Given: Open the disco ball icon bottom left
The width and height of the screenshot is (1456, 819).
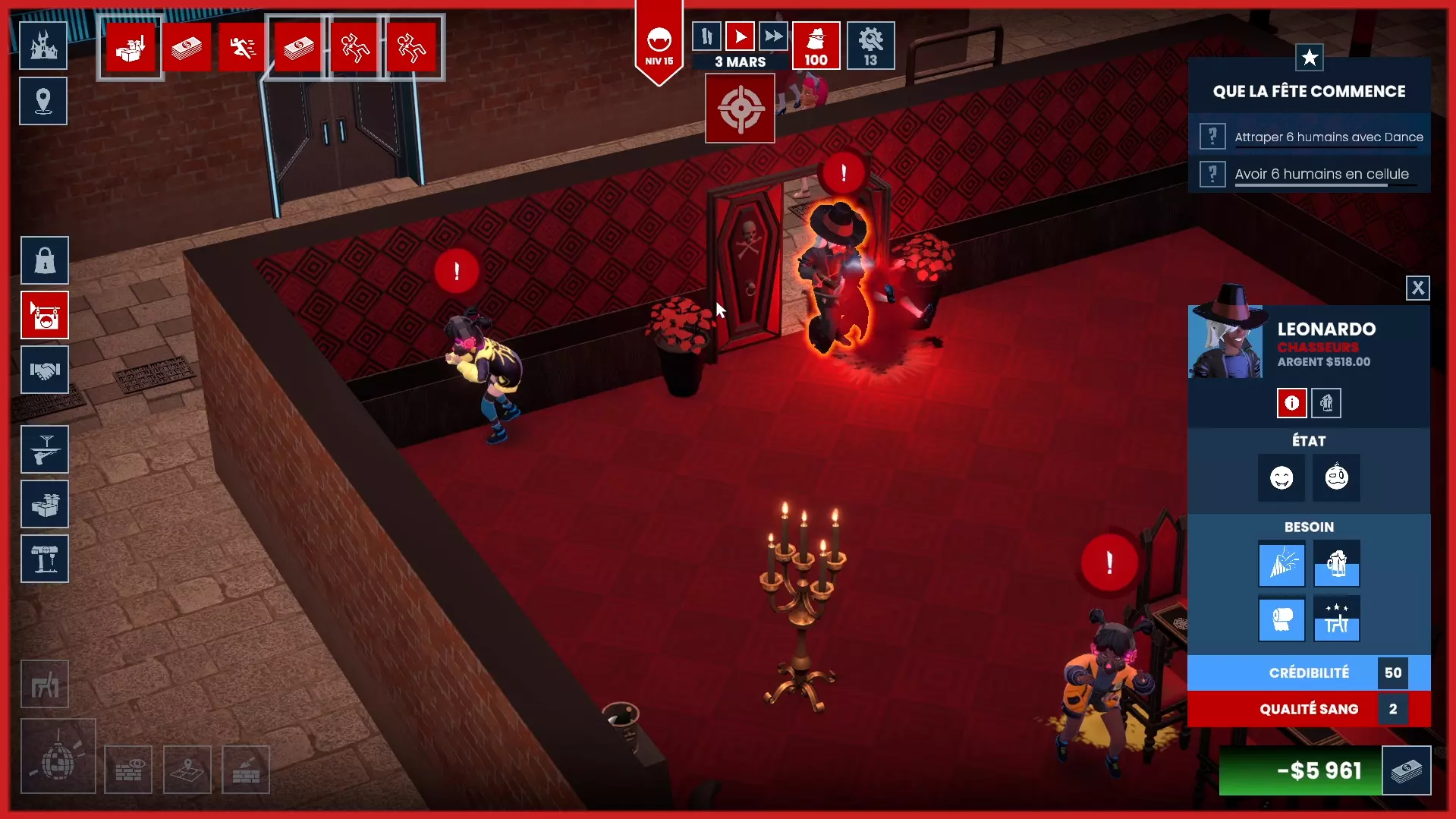Looking at the screenshot, I should pos(58,755).
